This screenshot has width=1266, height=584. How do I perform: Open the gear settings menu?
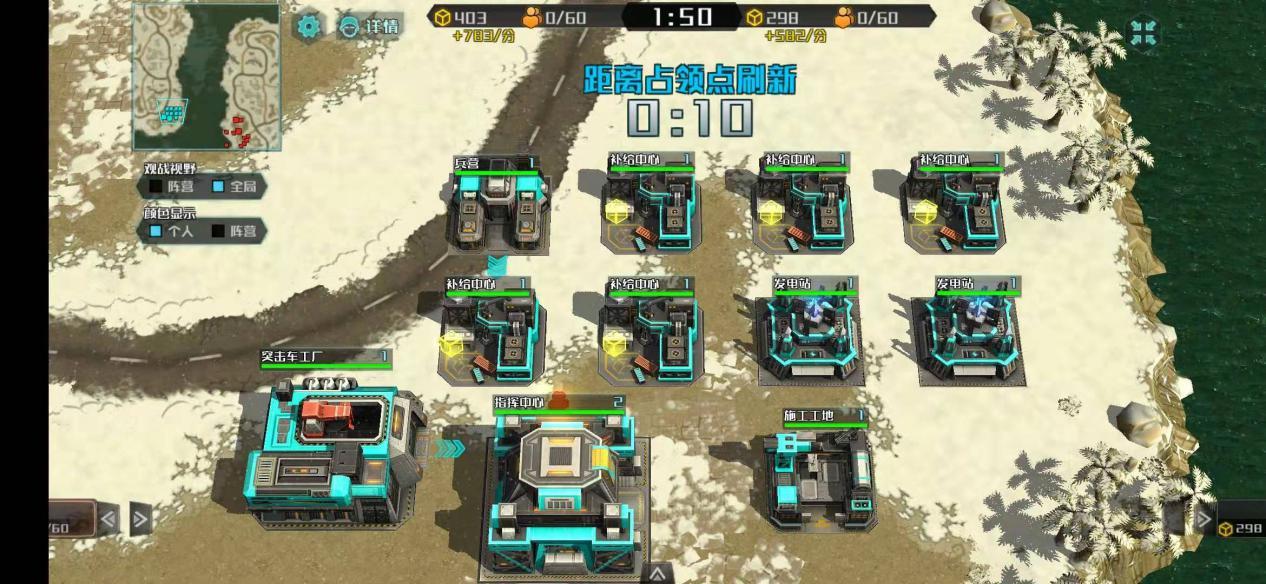point(308,26)
